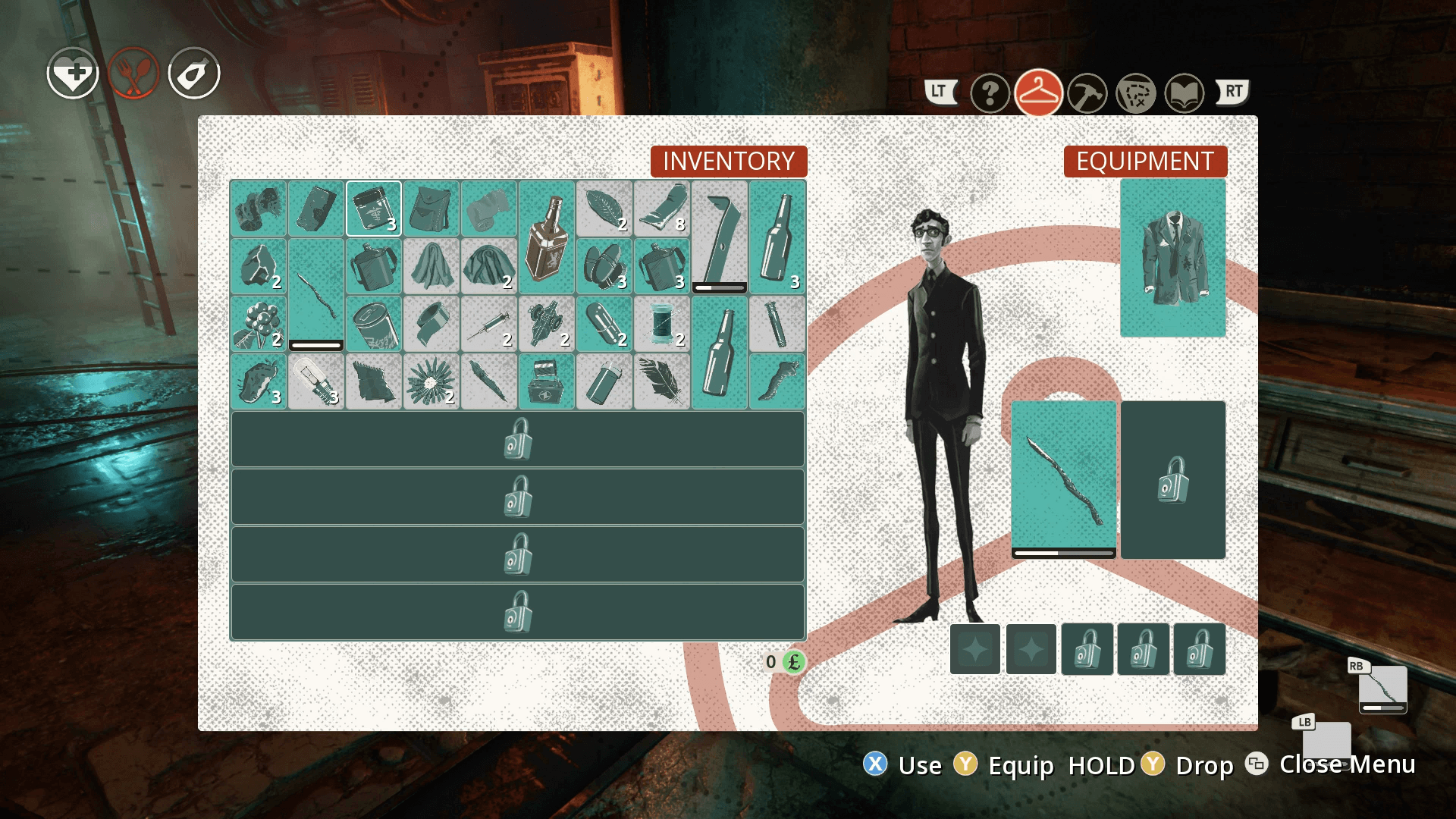Click the first star ability slot
Viewport: 1456px width, 819px height.
[x=975, y=650]
